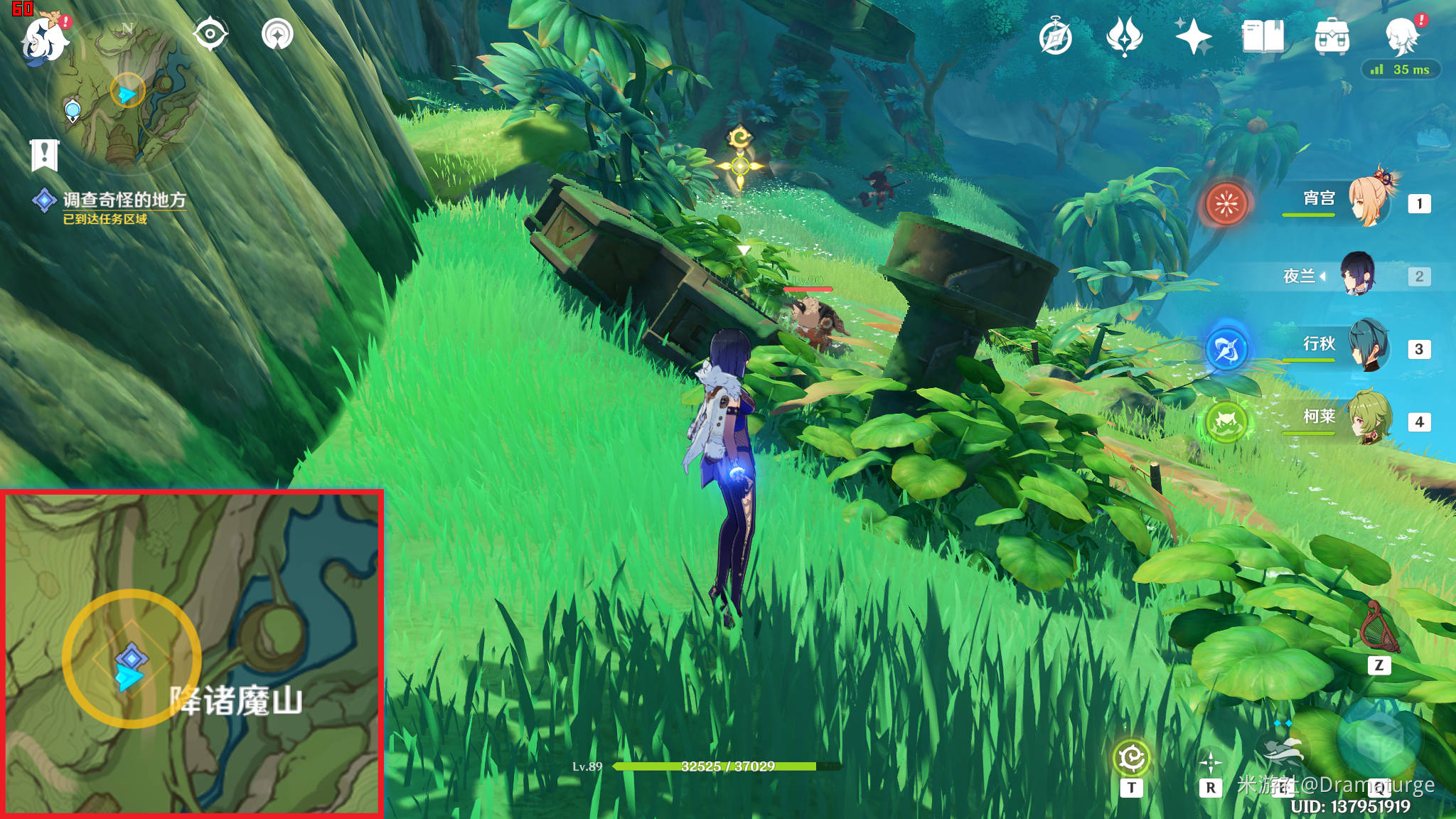Activate 柯莱's green elemental burst icon

[x=1226, y=422]
